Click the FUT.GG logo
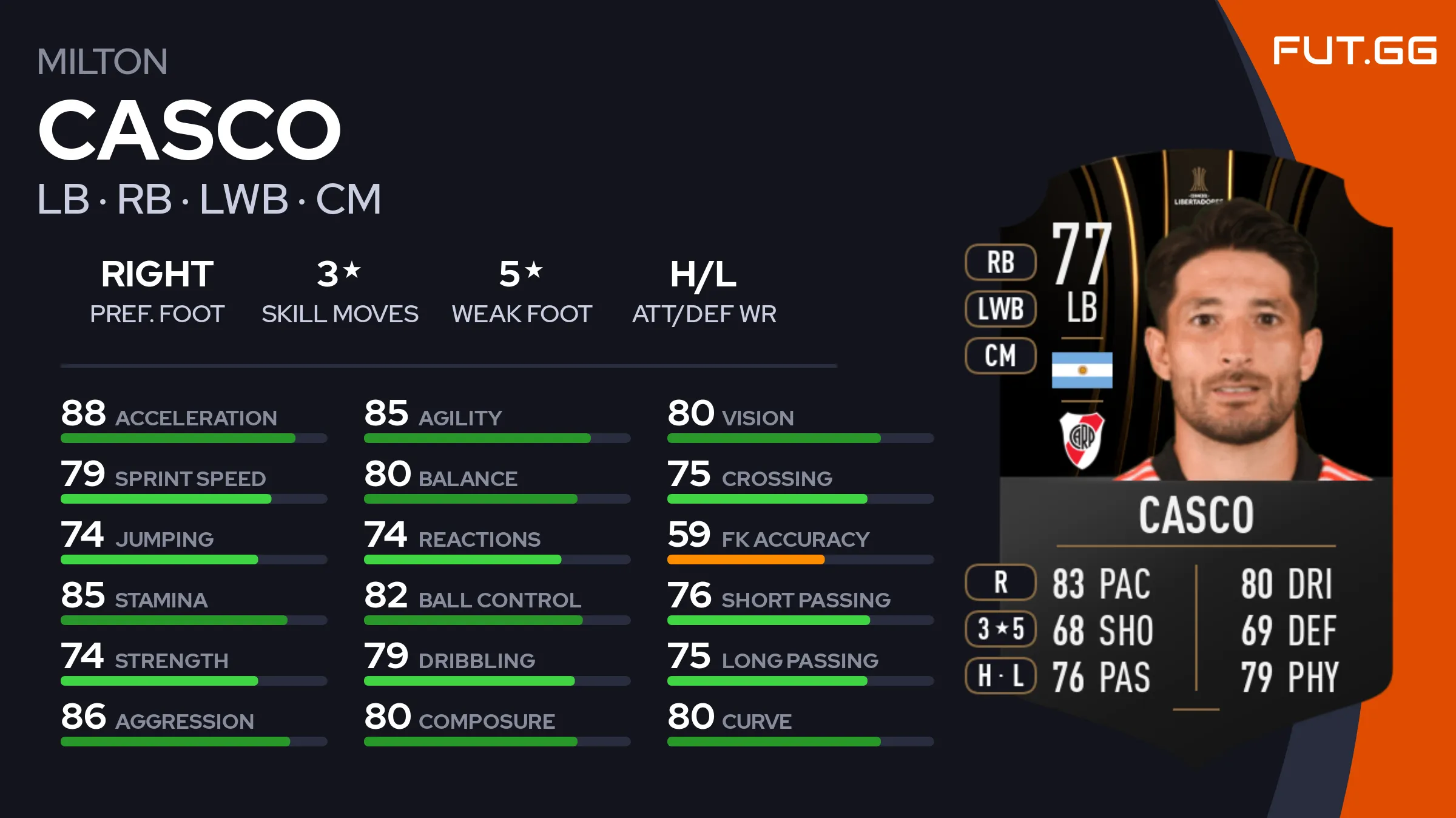Viewport: 1456px width, 818px height. pyautogui.click(x=1354, y=50)
